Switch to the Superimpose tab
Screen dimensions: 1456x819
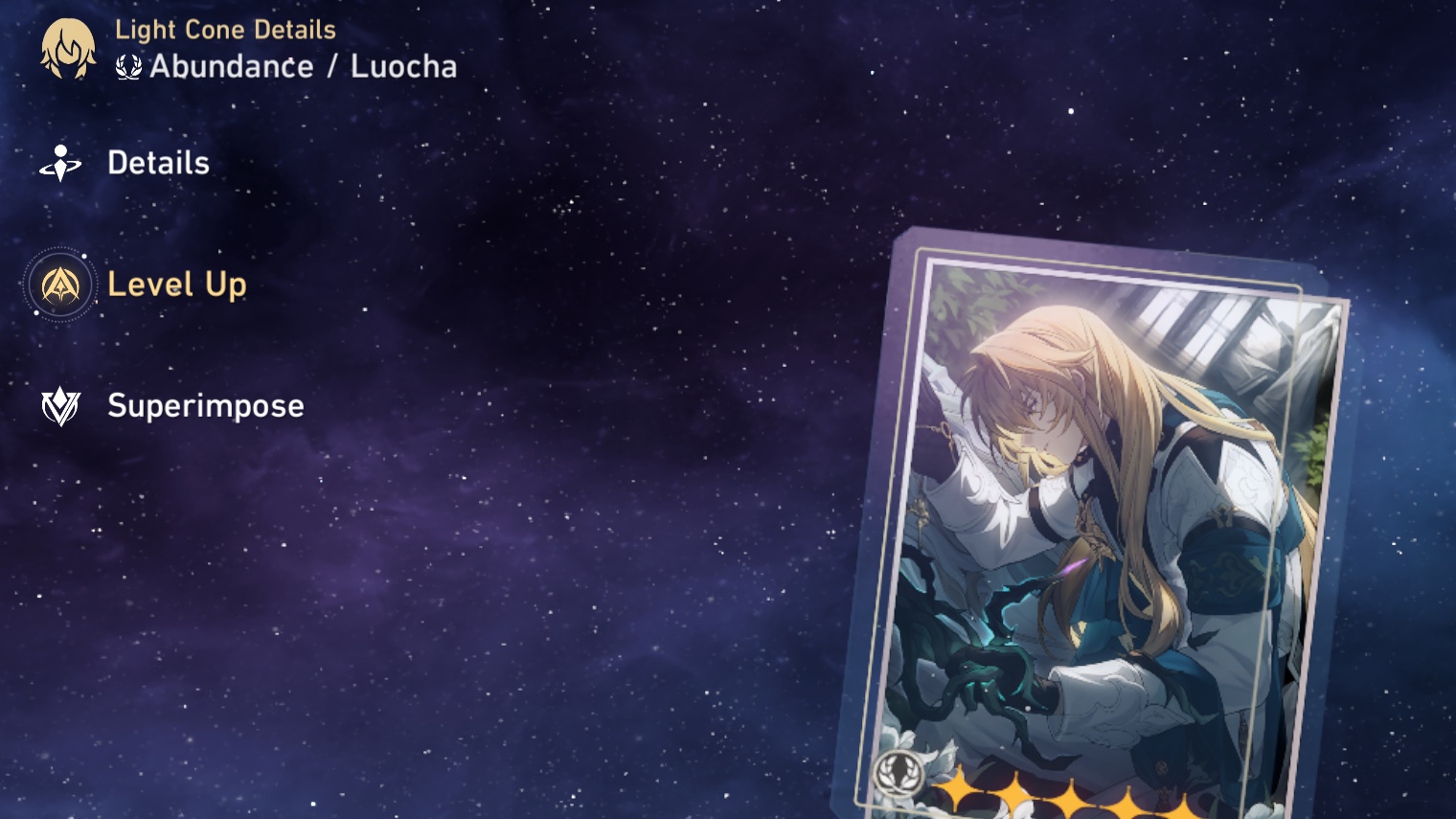[205, 406]
